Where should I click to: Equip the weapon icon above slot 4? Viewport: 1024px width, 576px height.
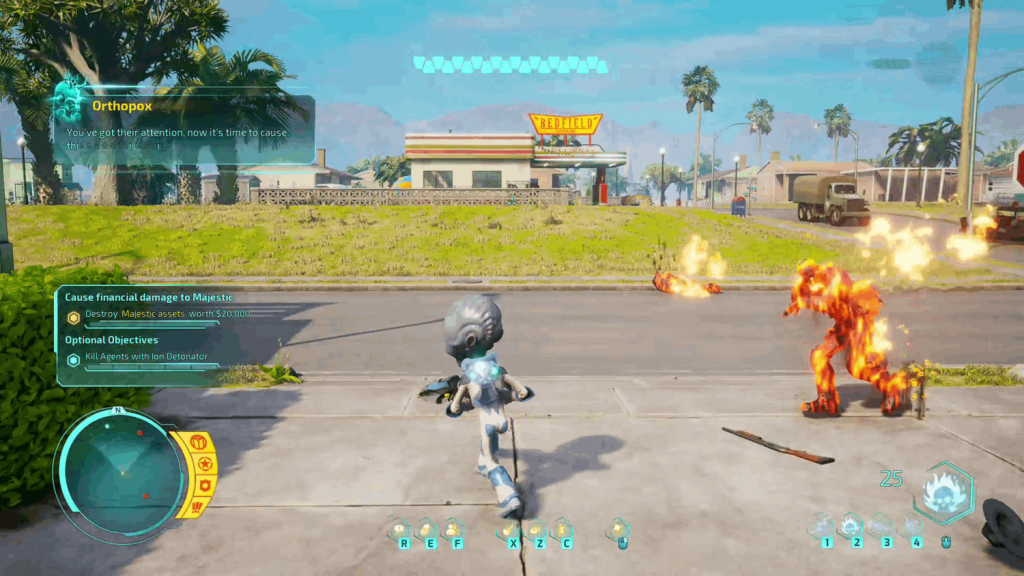[x=912, y=526]
